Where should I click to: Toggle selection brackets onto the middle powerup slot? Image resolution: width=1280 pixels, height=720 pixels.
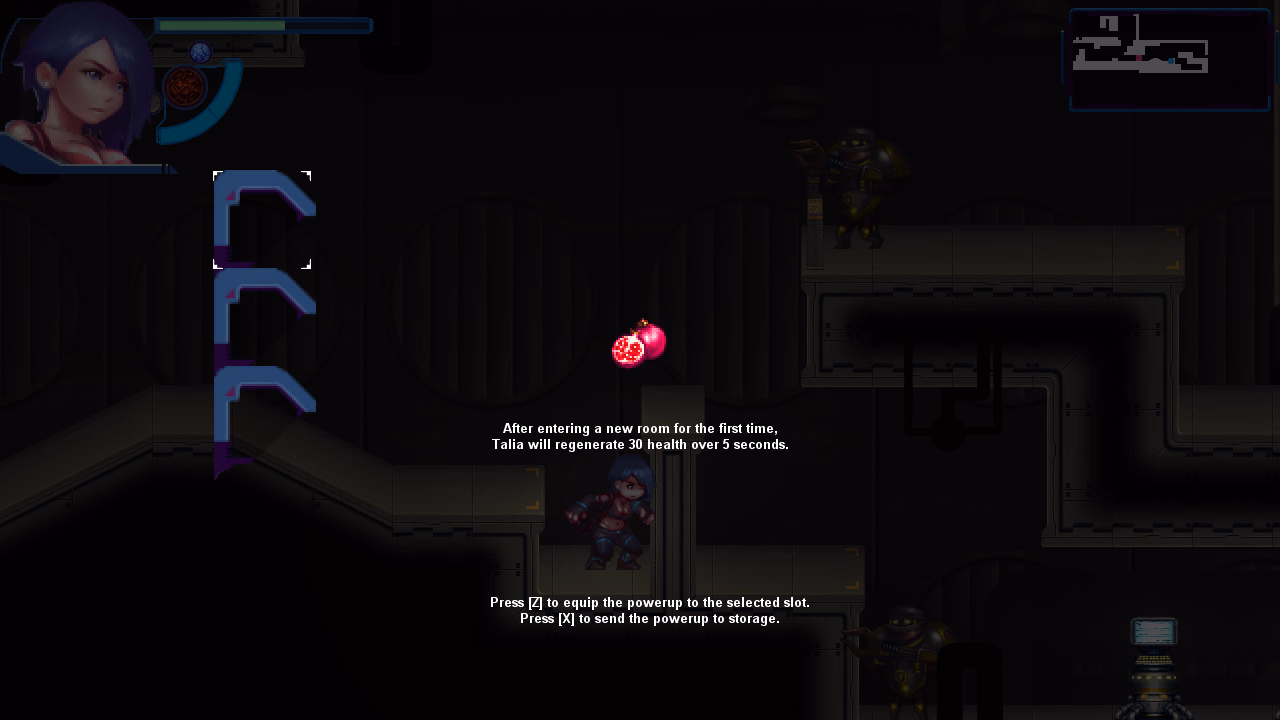(262, 313)
